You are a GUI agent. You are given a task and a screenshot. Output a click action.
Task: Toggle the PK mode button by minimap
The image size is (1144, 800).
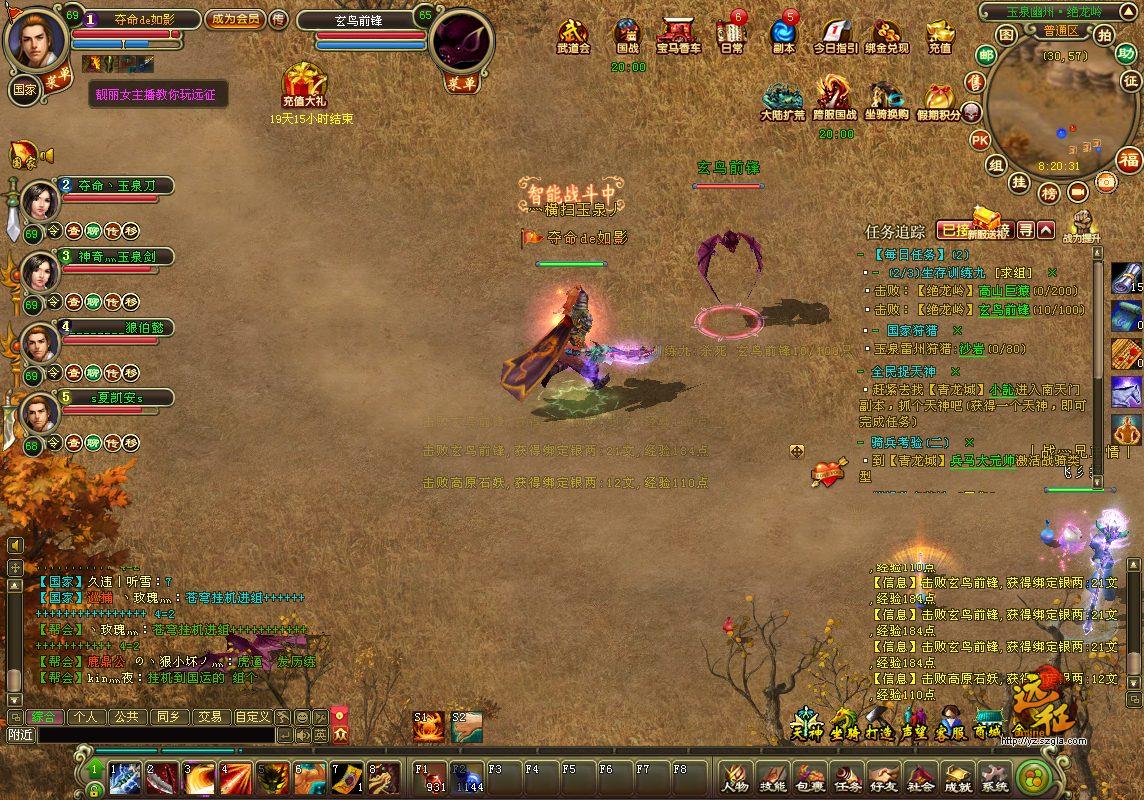tap(979, 139)
